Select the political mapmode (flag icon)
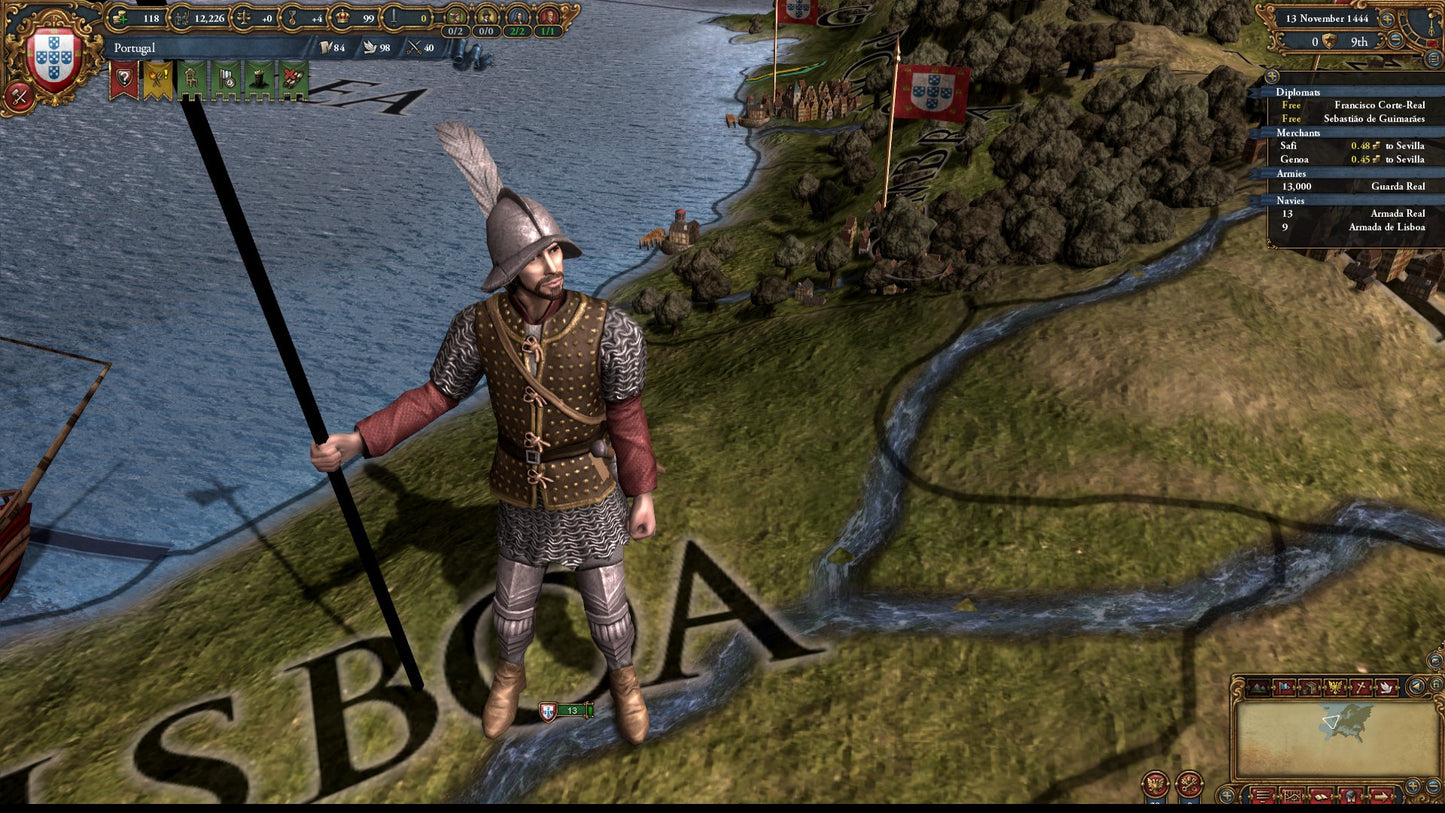Image resolution: width=1445 pixels, height=813 pixels. click(1285, 687)
